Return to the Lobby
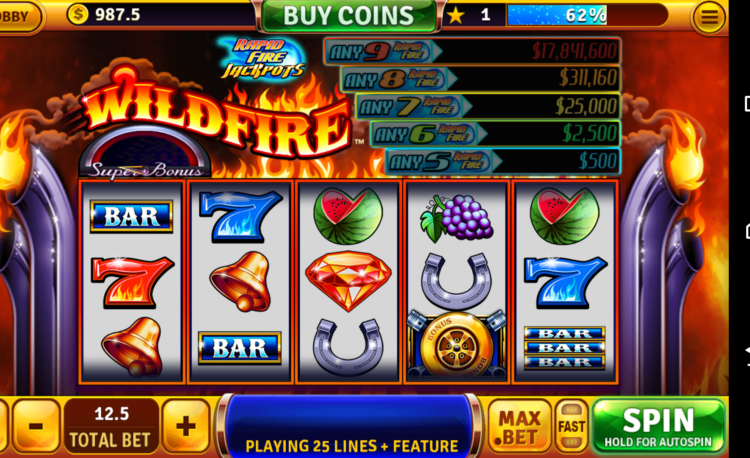 point(18,16)
